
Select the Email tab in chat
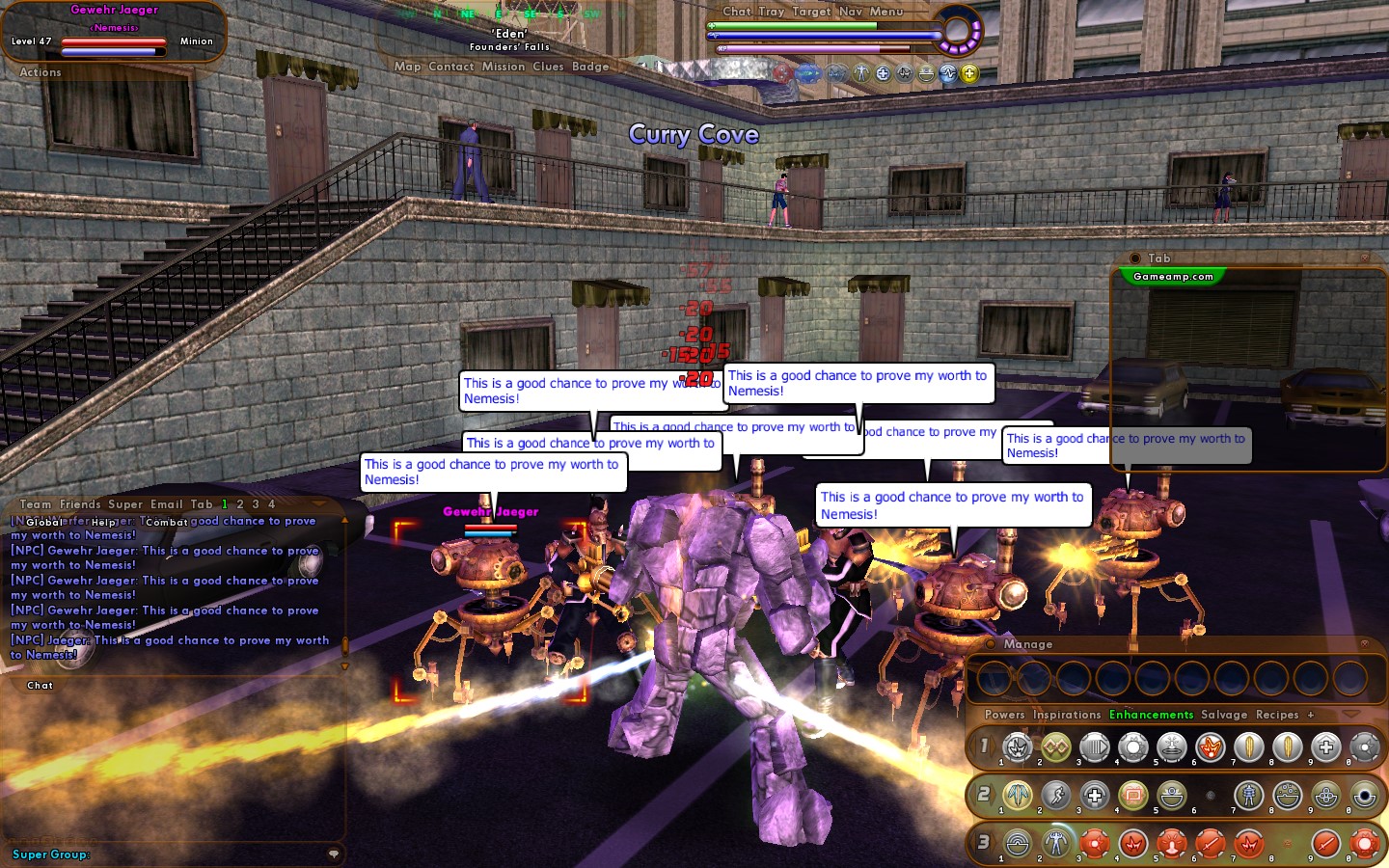(x=166, y=504)
